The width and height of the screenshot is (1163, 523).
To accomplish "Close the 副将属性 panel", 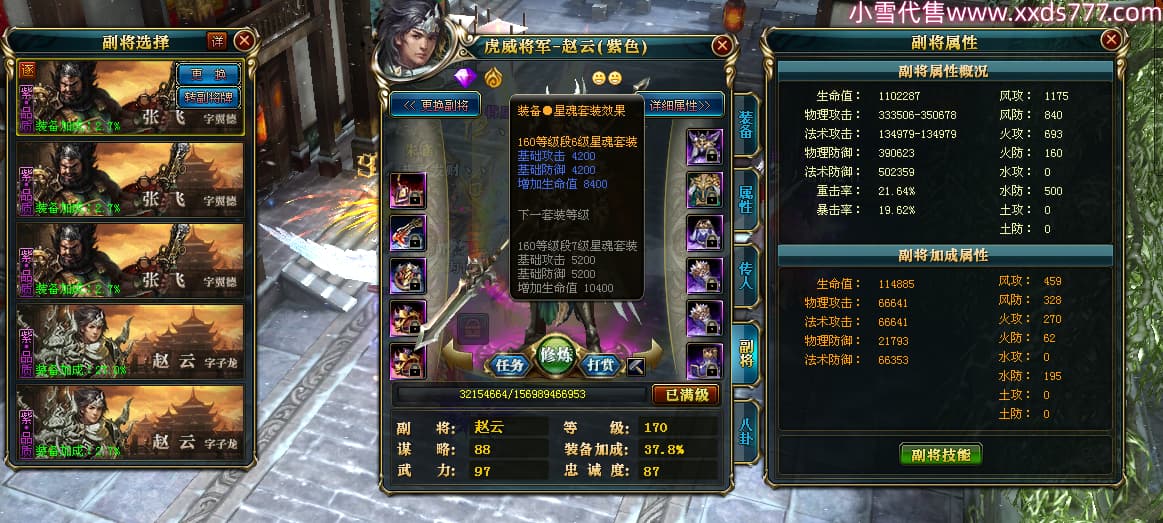I will coord(1111,40).
